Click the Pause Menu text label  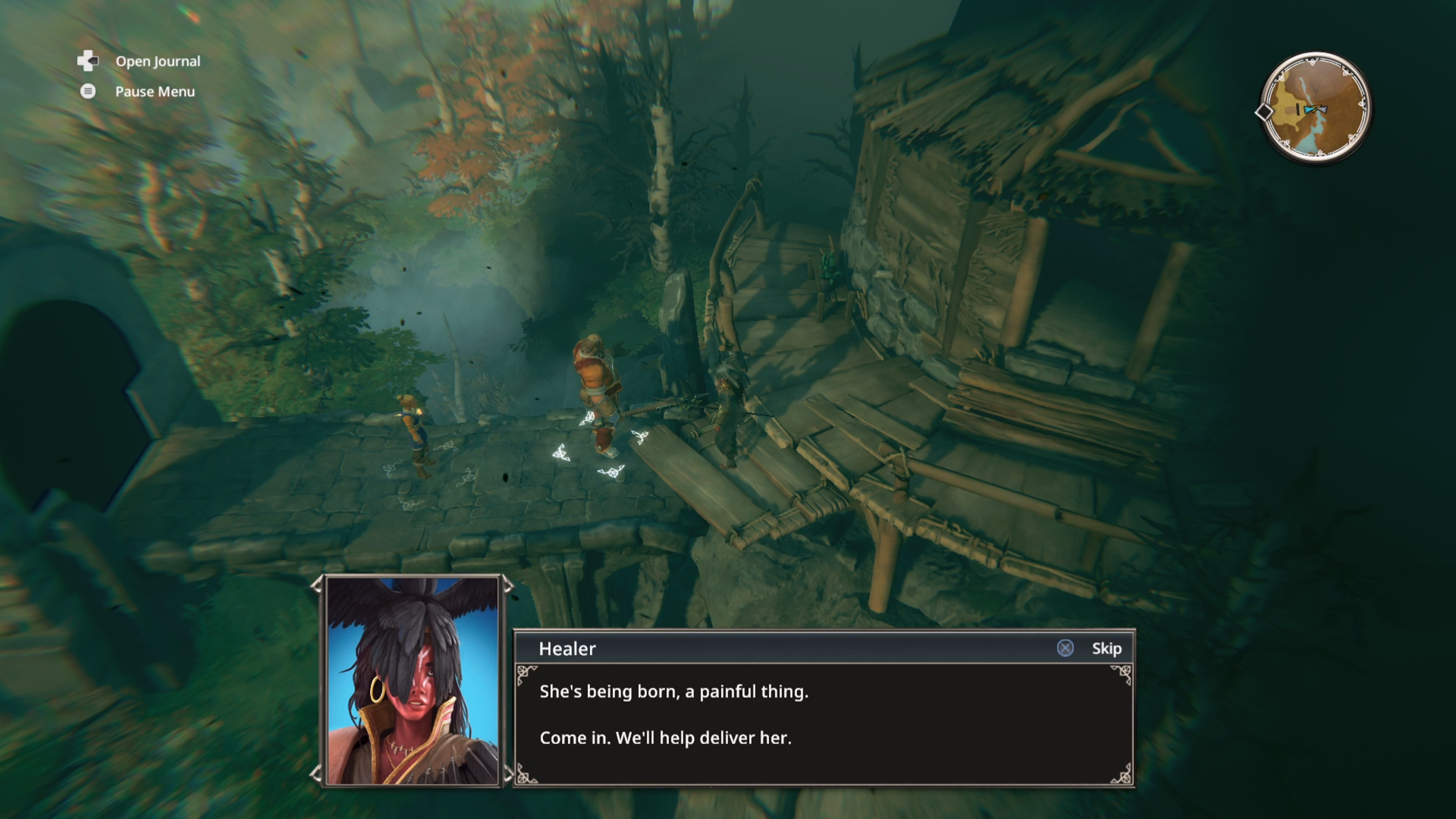pos(154,91)
